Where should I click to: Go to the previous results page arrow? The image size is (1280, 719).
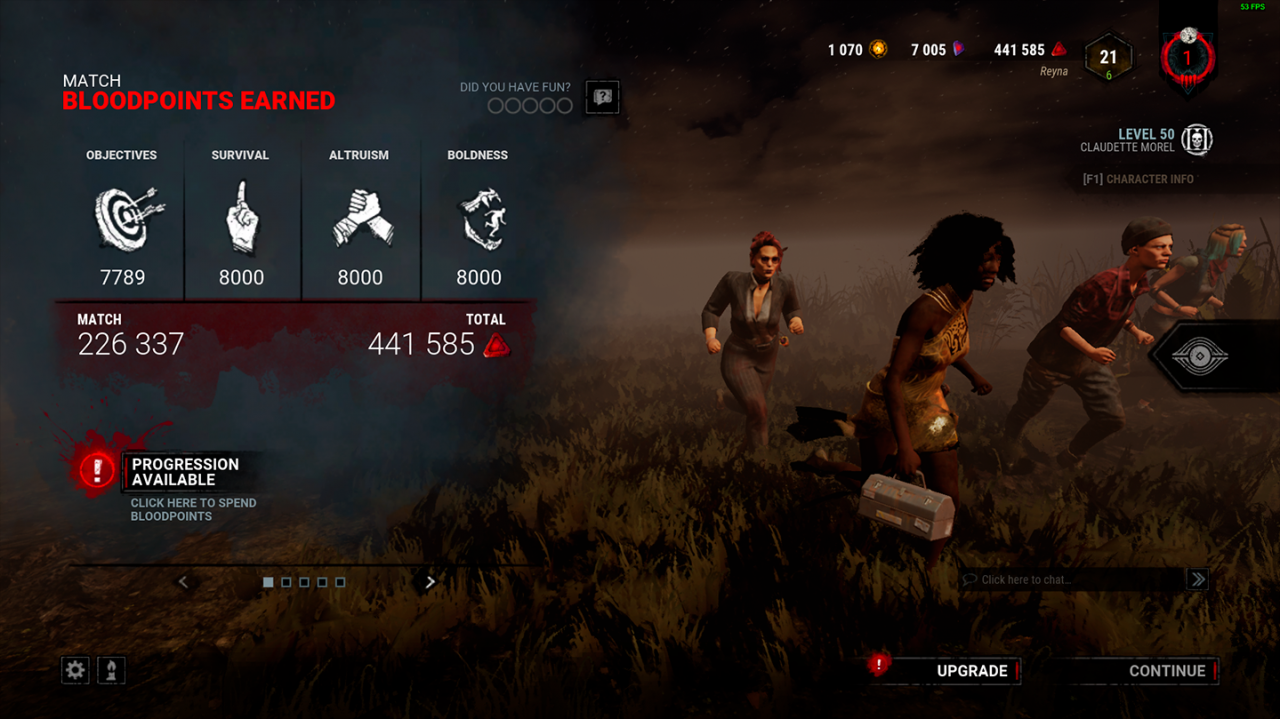point(183,582)
